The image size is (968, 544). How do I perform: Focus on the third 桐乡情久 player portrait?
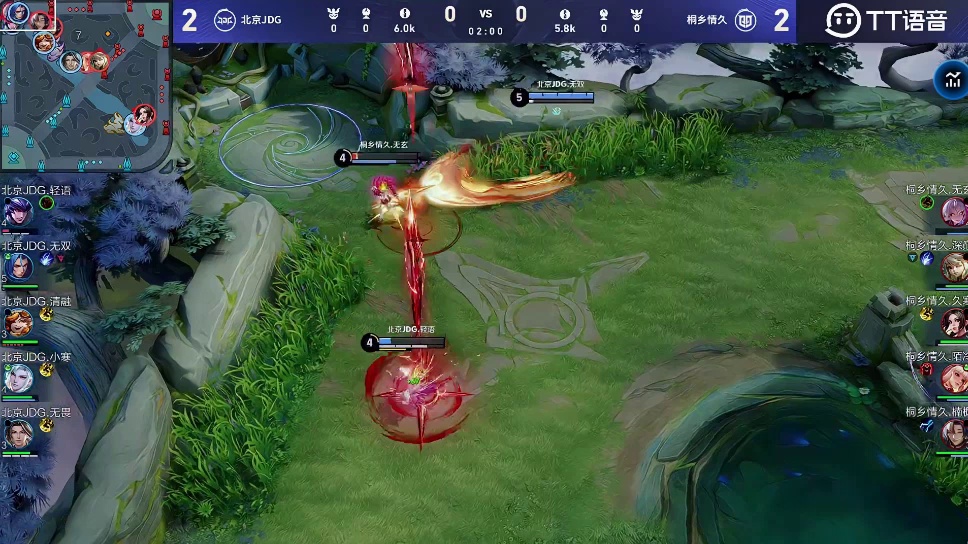(x=953, y=323)
